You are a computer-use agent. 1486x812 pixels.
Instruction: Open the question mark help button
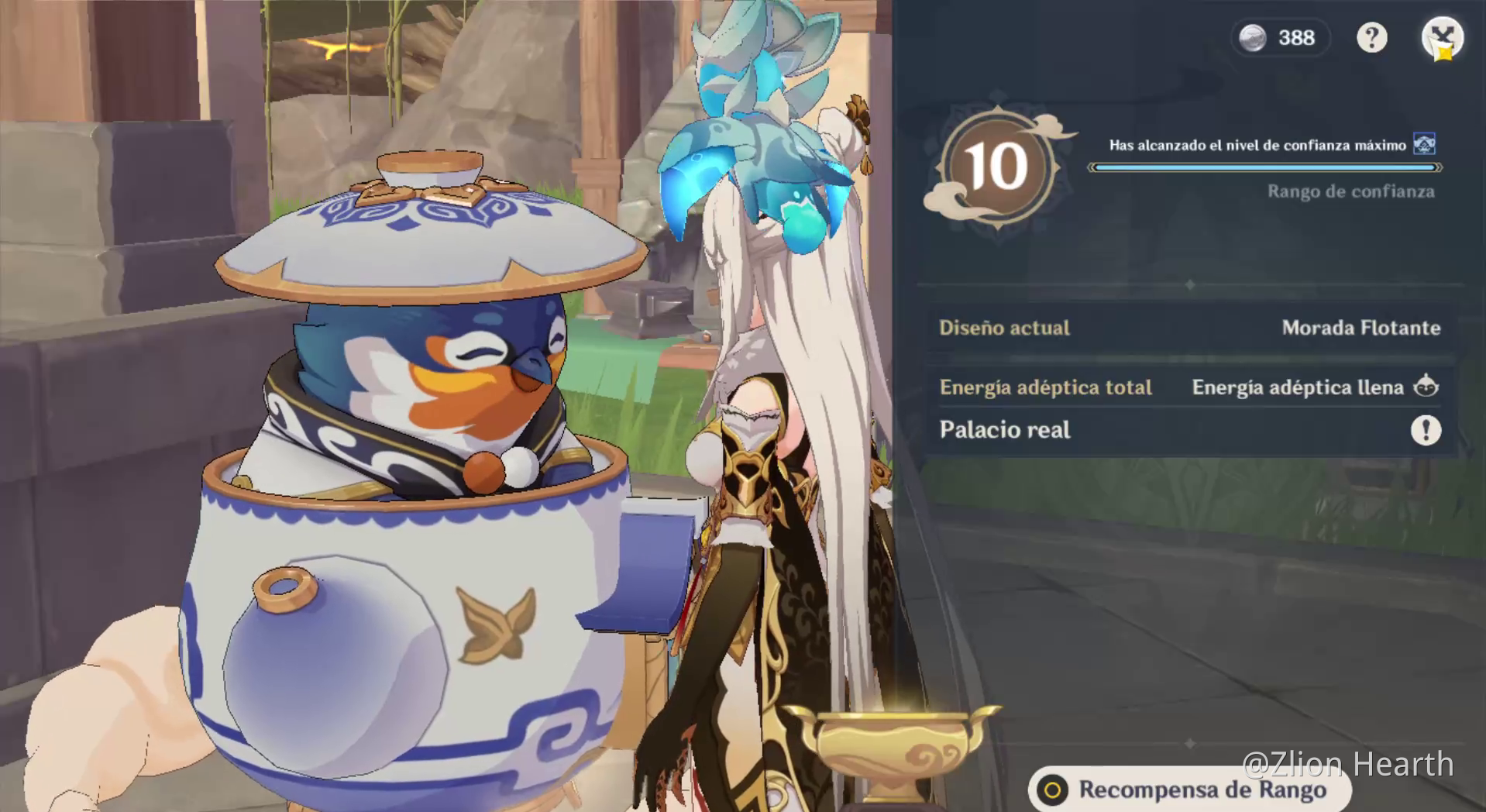tap(1371, 37)
